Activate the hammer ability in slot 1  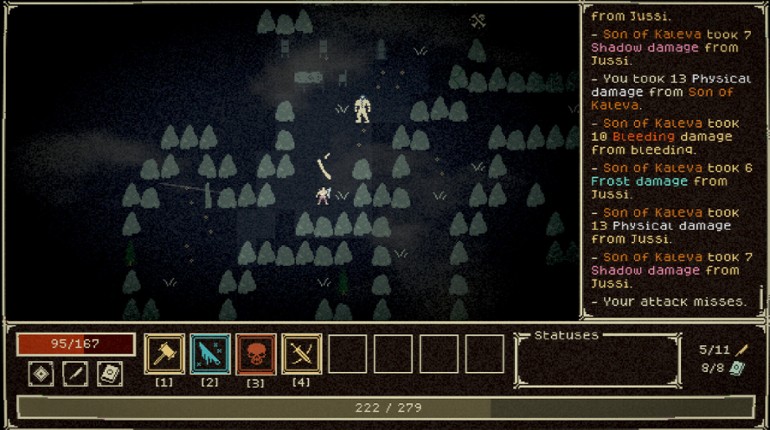tap(164, 354)
